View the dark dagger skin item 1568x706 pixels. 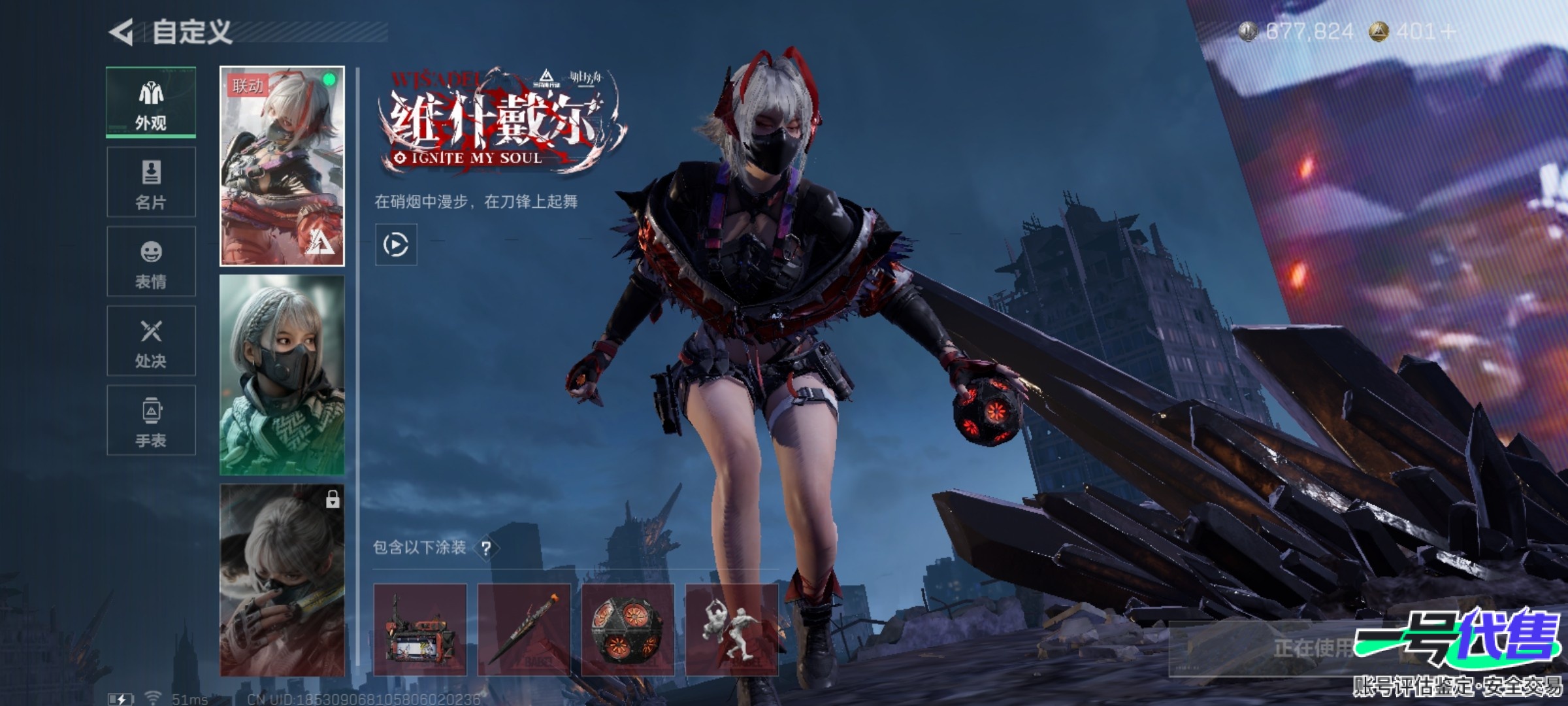pos(524,630)
